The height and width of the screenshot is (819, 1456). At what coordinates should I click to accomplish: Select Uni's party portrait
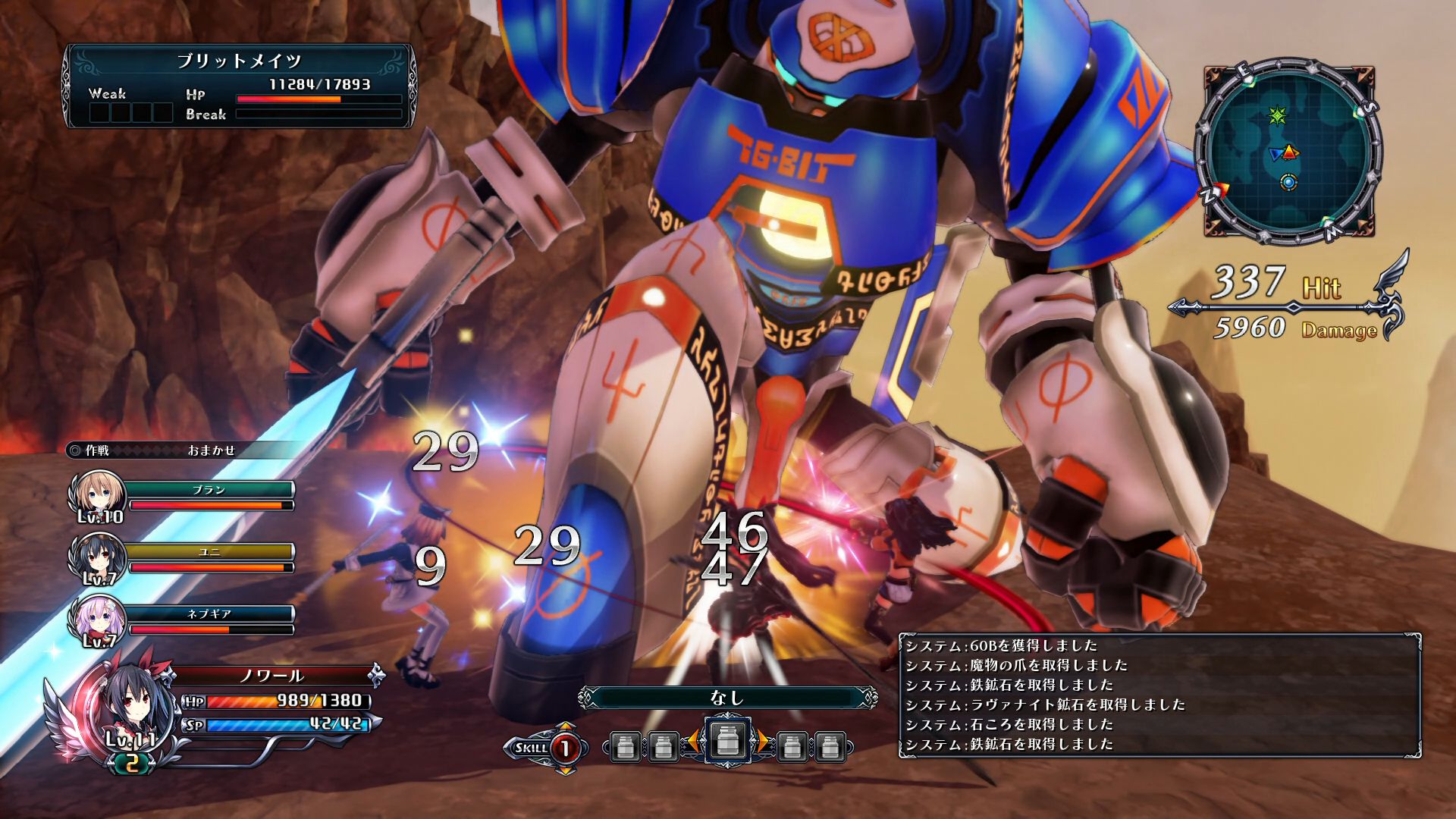tap(97, 559)
